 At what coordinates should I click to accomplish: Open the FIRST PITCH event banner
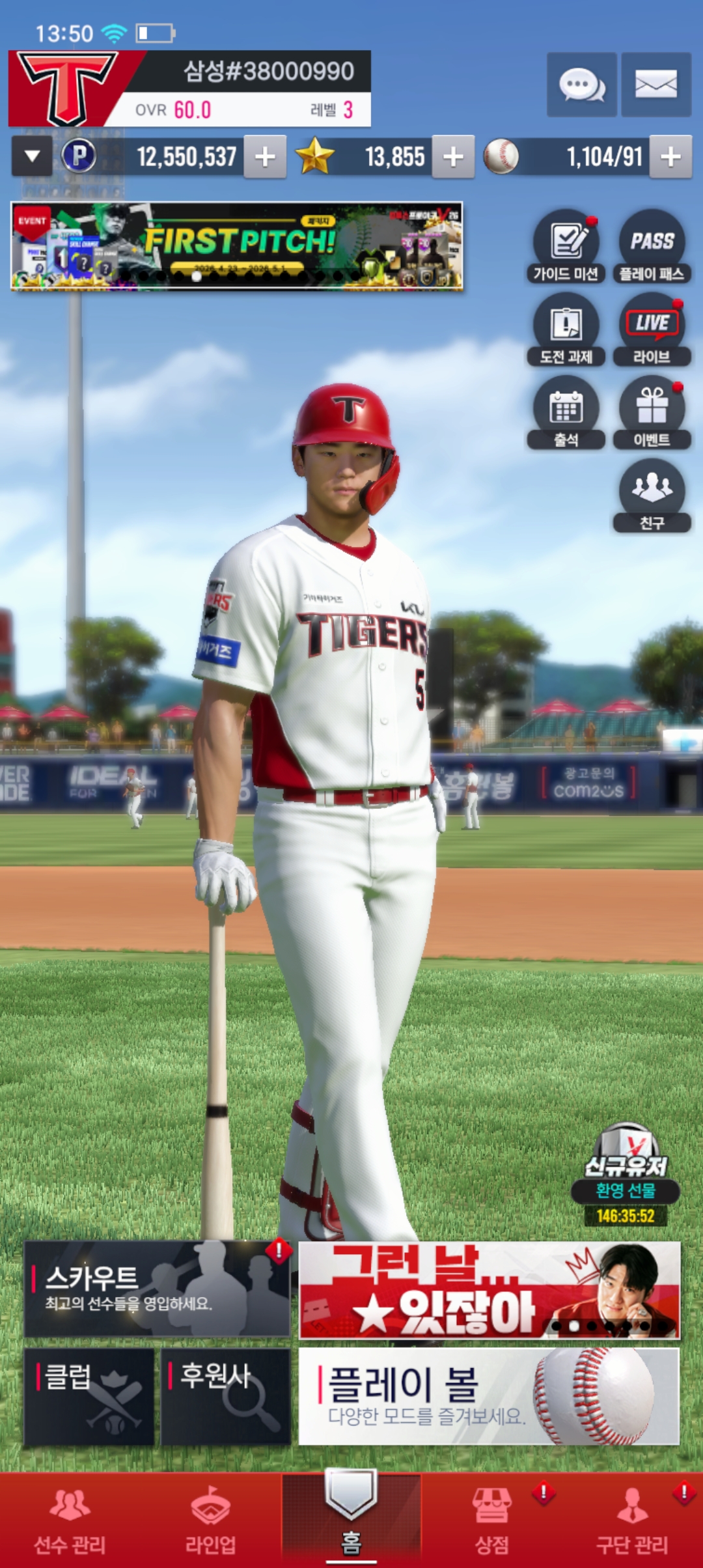237,246
